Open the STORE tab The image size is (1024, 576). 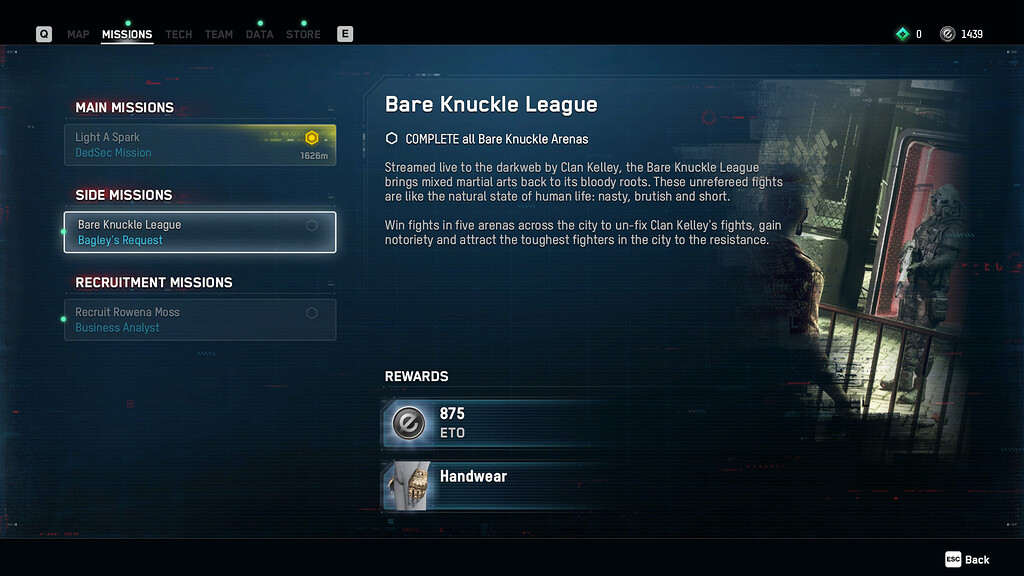(303, 34)
